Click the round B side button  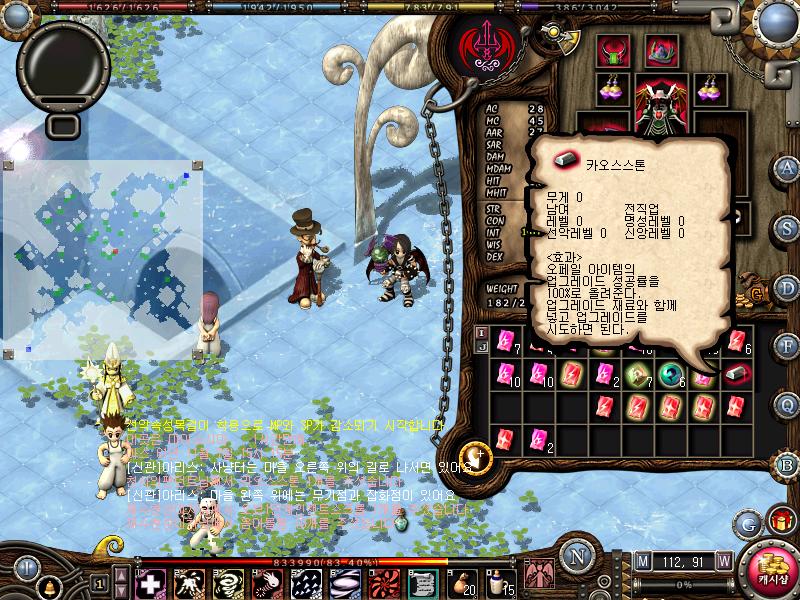click(x=787, y=464)
